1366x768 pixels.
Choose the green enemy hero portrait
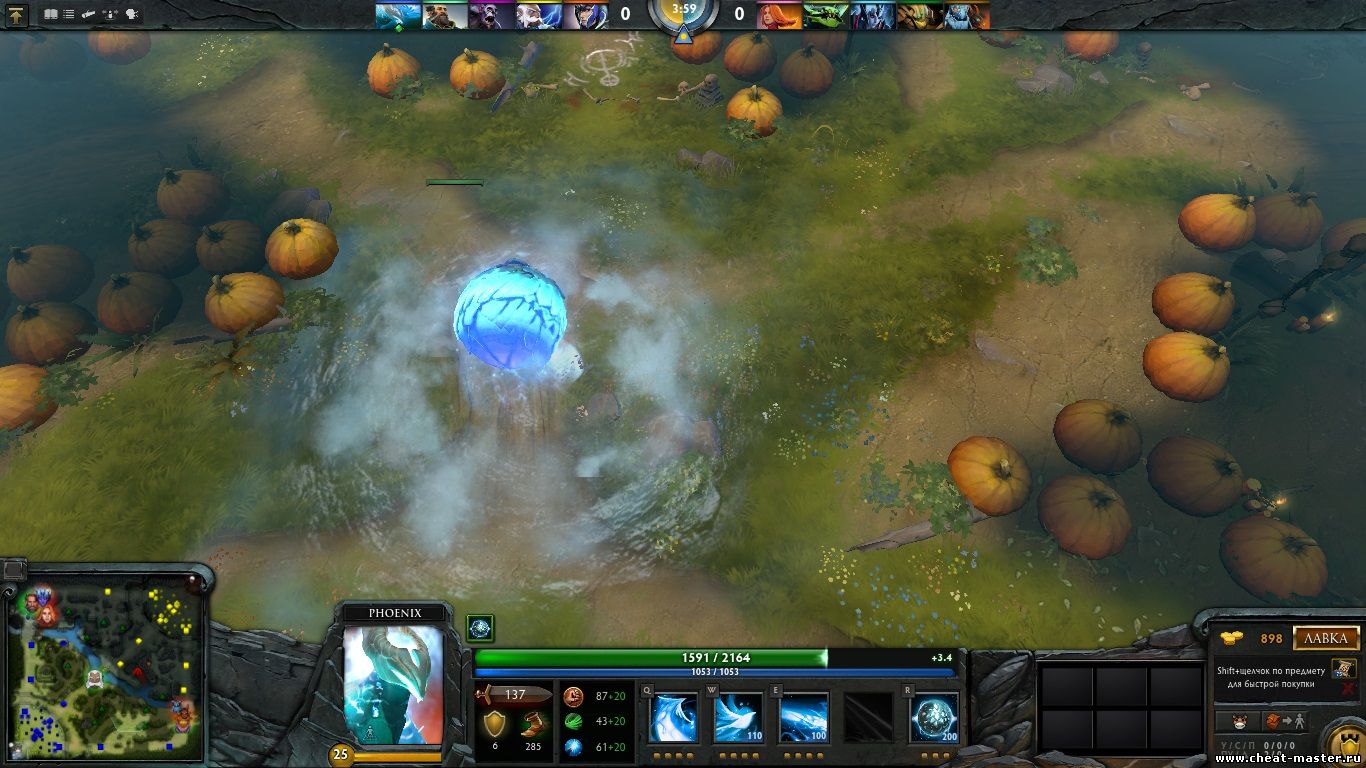(x=826, y=15)
